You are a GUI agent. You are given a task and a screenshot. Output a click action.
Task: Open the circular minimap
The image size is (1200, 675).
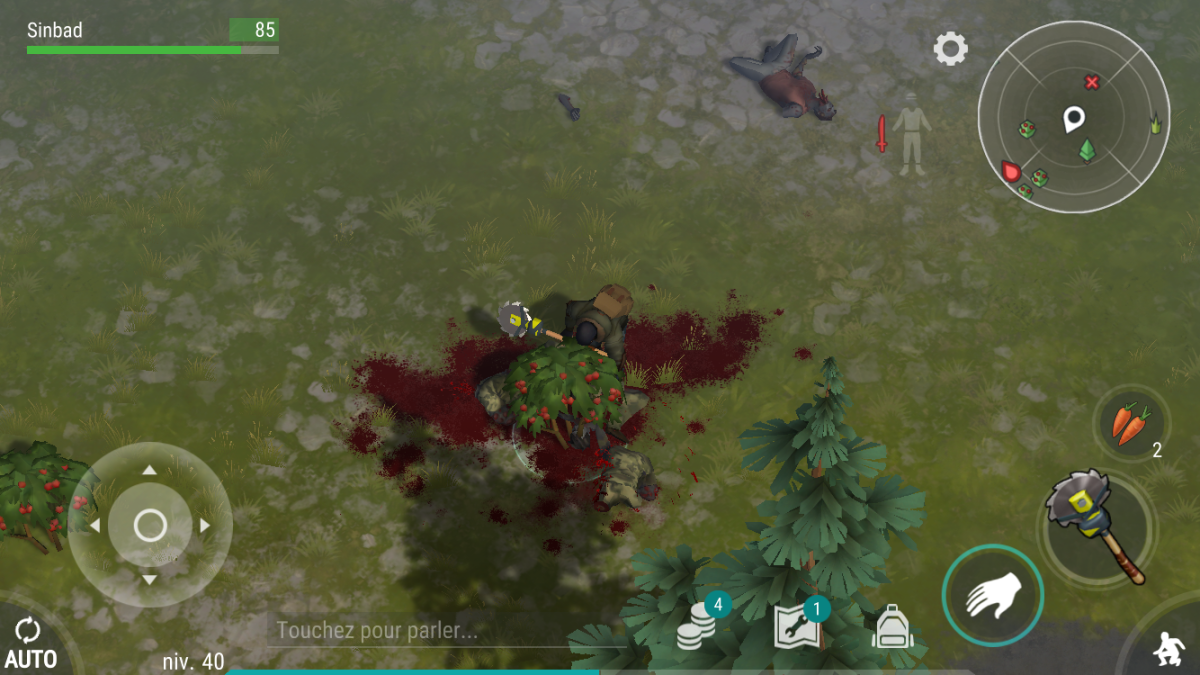click(1073, 118)
